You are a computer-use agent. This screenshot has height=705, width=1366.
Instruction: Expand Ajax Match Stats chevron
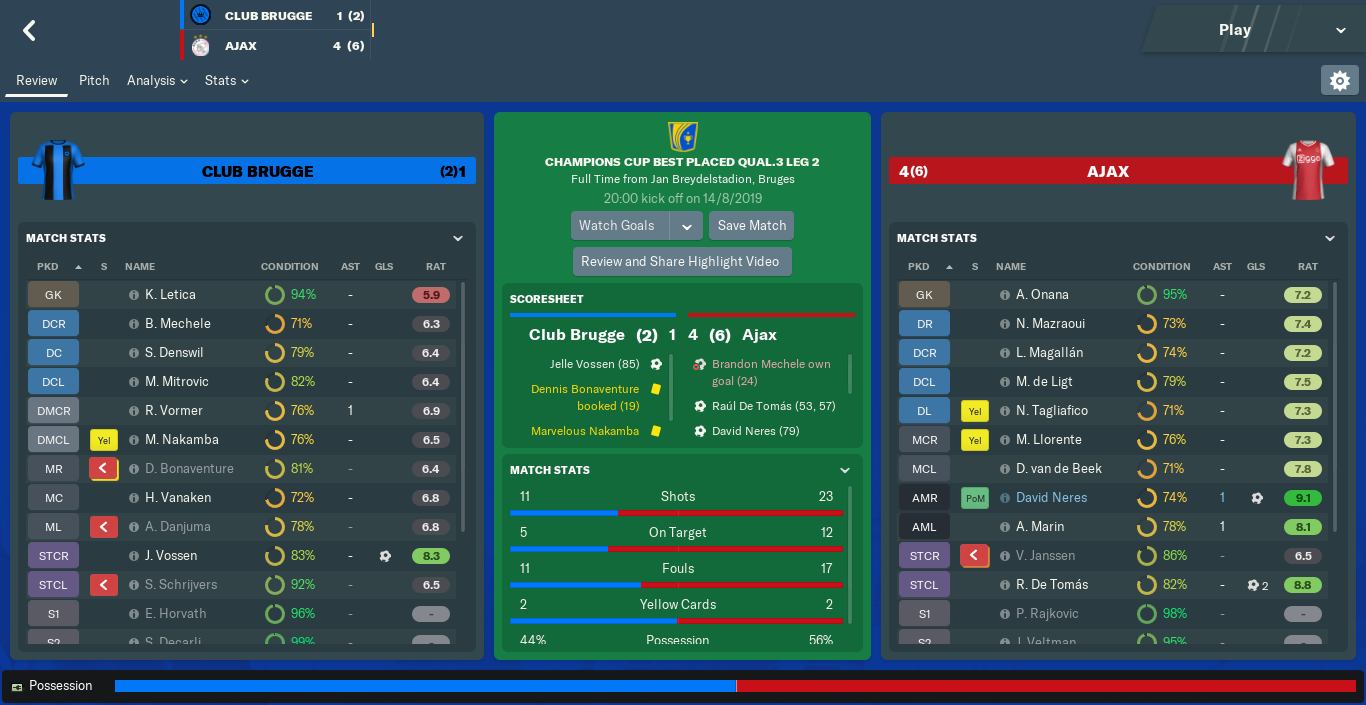[x=1330, y=238]
